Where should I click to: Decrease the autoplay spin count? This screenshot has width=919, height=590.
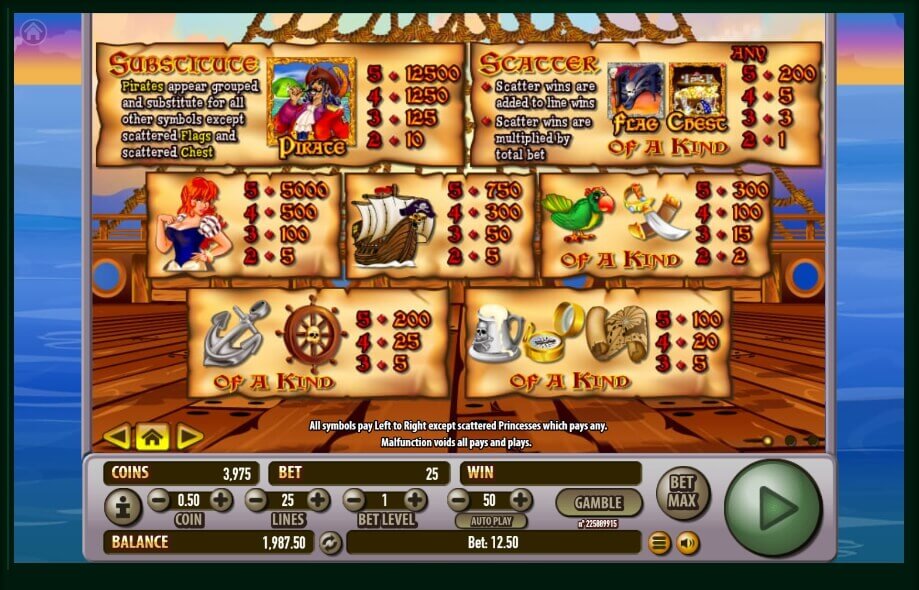[x=459, y=500]
